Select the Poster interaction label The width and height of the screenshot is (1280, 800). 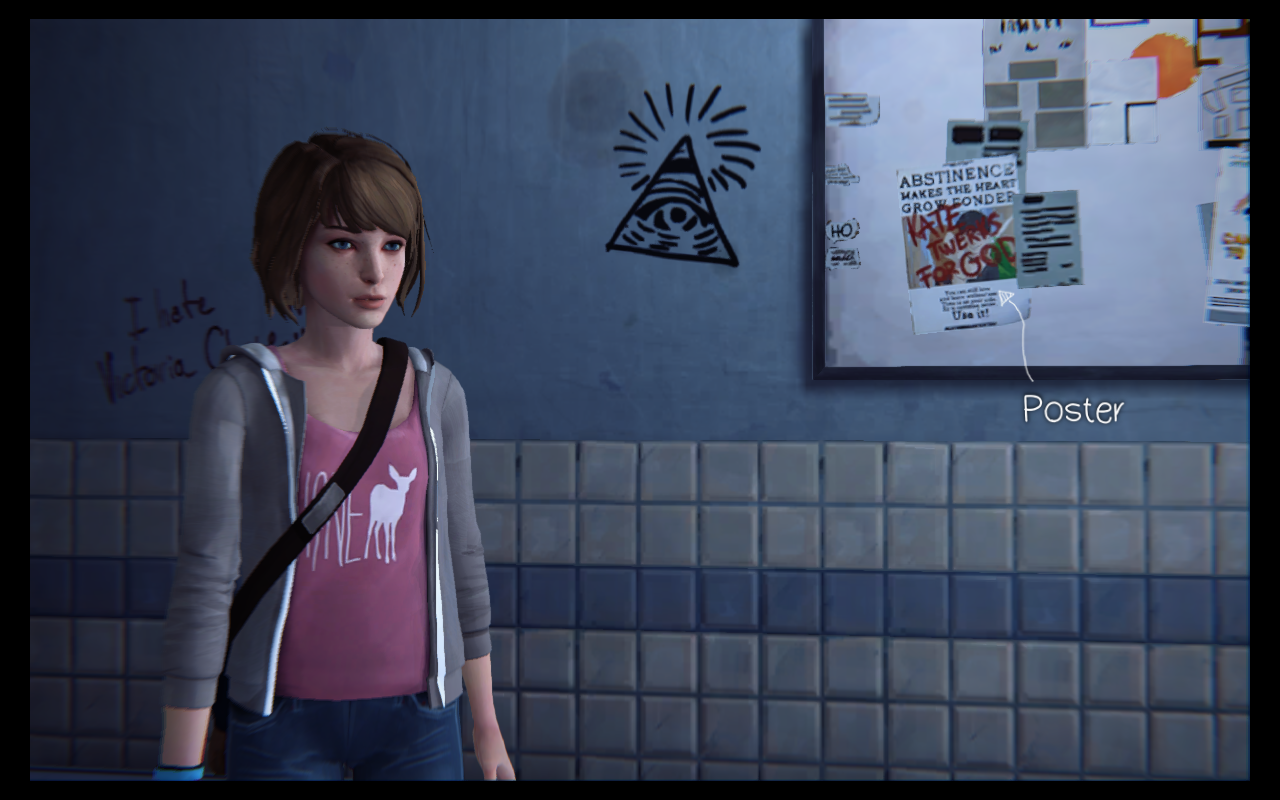(1072, 409)
